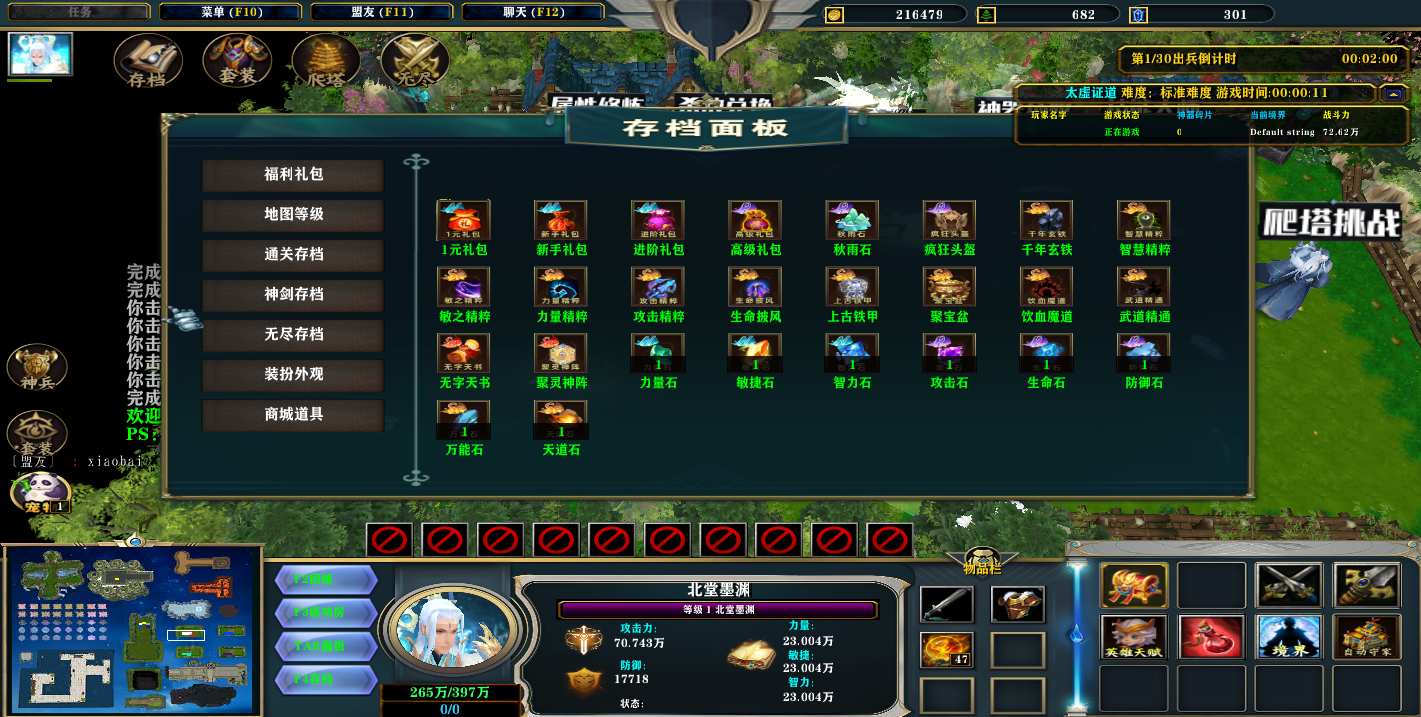Activate the 英雄天赋 hero talent ability
This screenshot has height=717, width=1421.
(1134, 637)
